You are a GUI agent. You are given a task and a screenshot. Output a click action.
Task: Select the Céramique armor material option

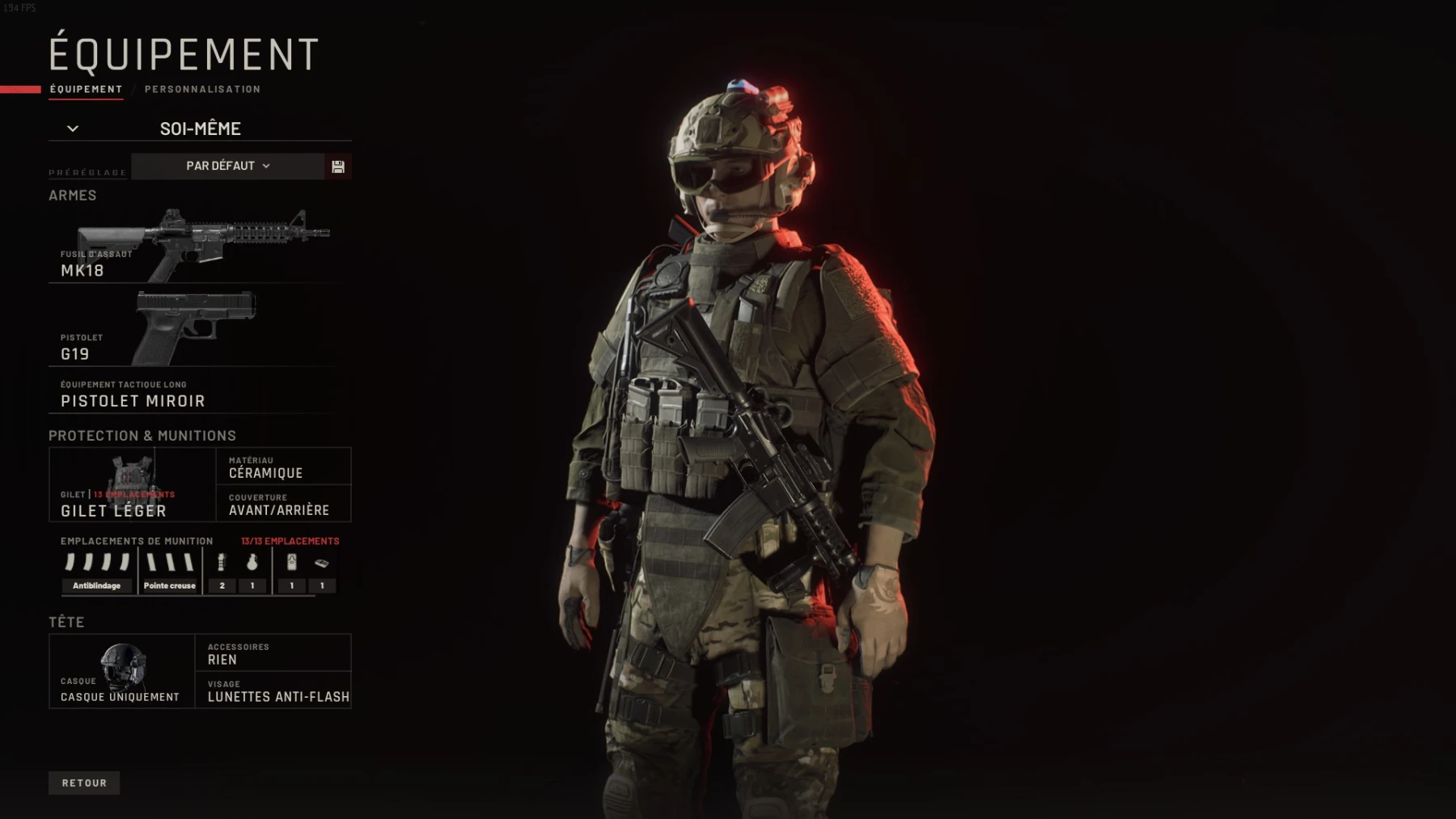click(283, 466)
